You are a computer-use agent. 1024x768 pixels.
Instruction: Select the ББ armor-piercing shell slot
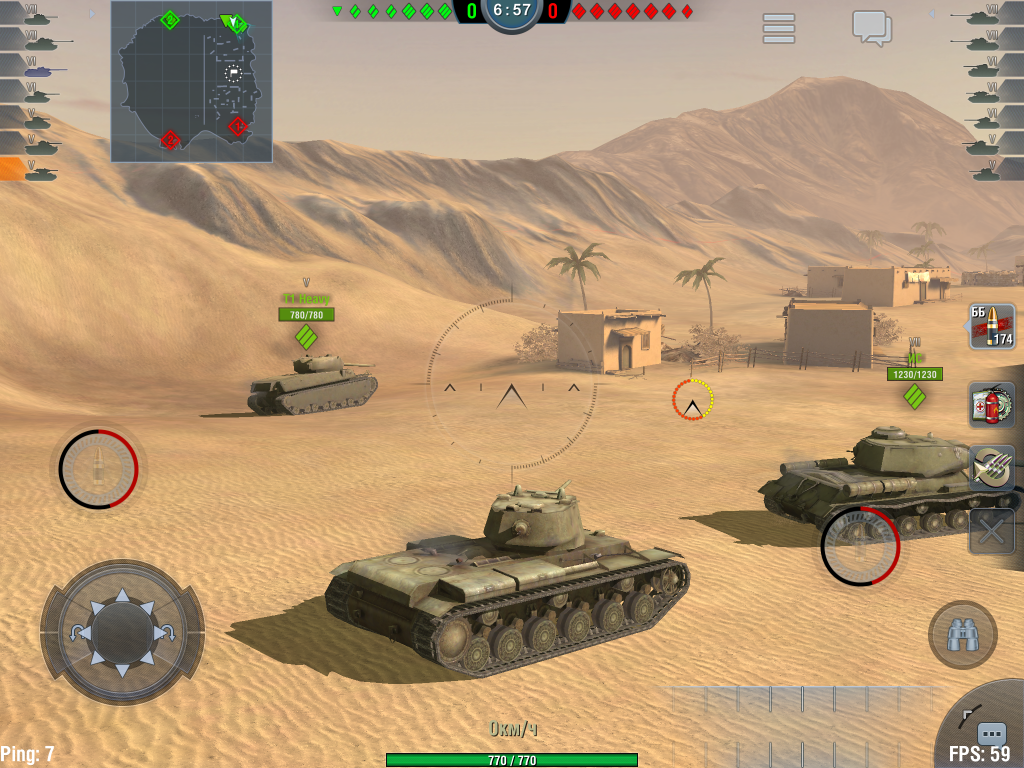pyautogui.click(x=992, y=327)
